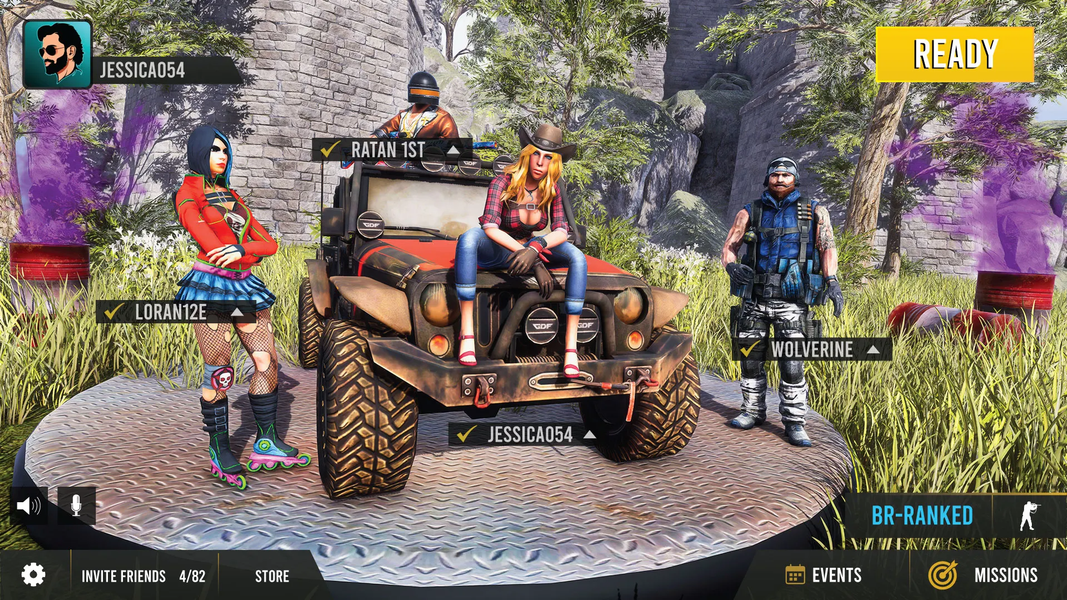Open the Store

272,576
